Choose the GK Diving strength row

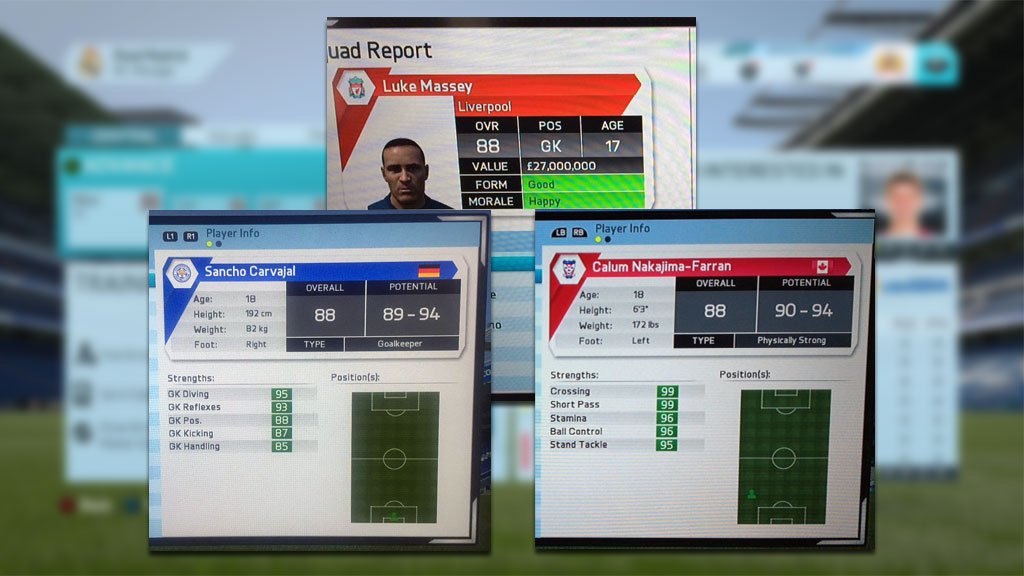(230, 394)
